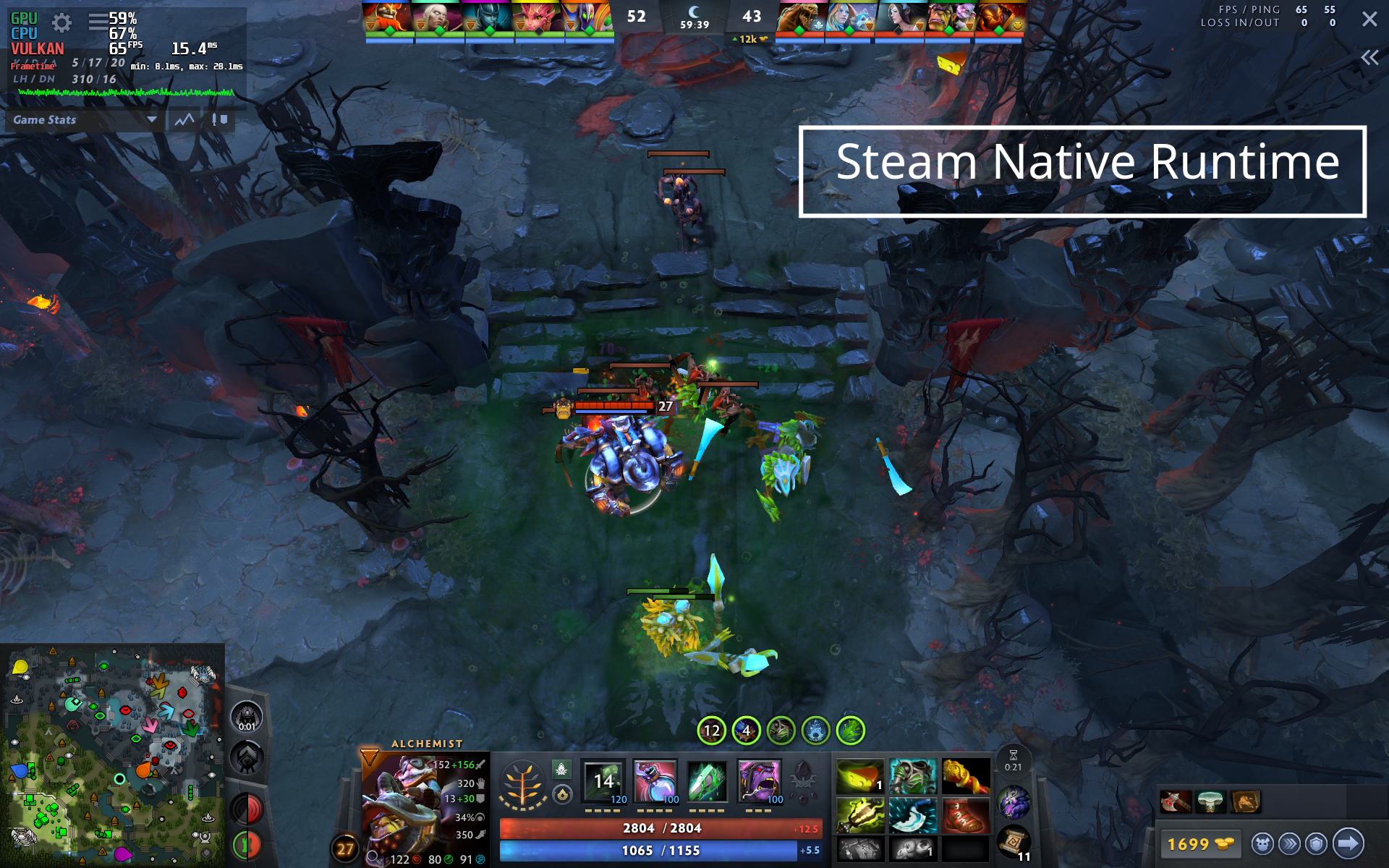Click the courier deliver arrow button
This screenshot has width=1389, height=868.
coord(1348,843)
